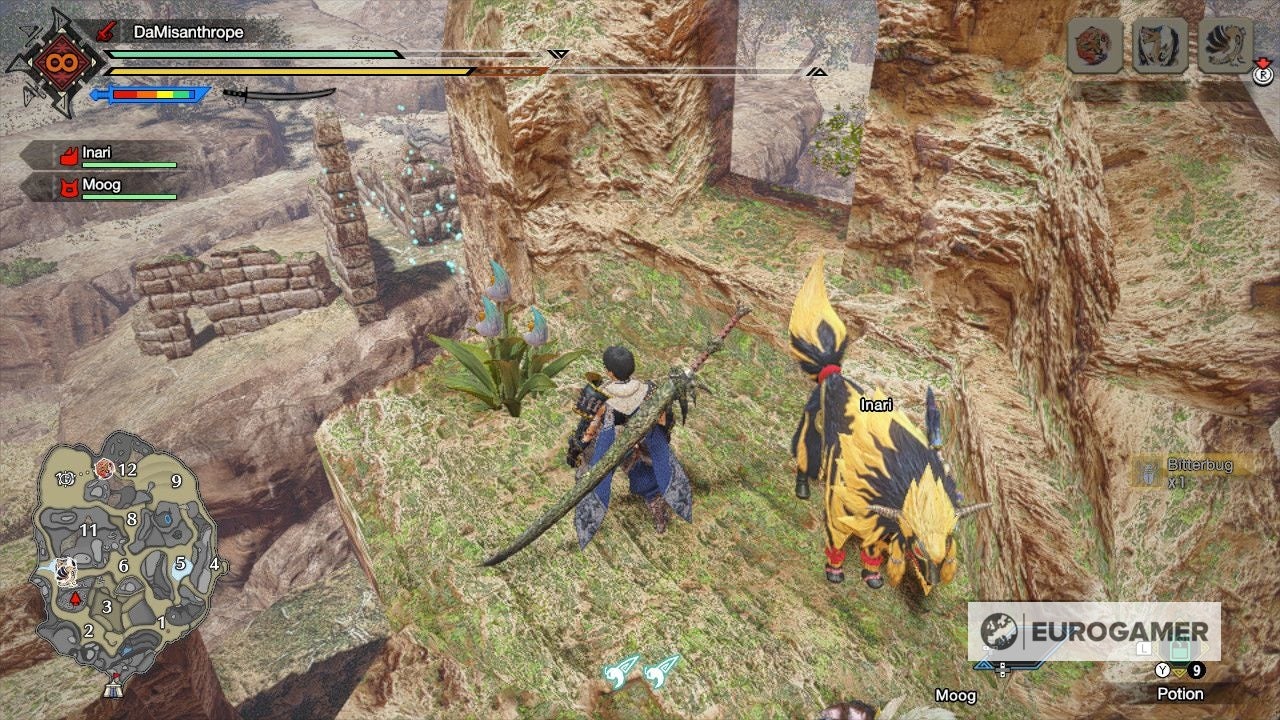1280x720 pixels.
Task: Expand the item bar using the L prompt
Action: point(1144,648)
